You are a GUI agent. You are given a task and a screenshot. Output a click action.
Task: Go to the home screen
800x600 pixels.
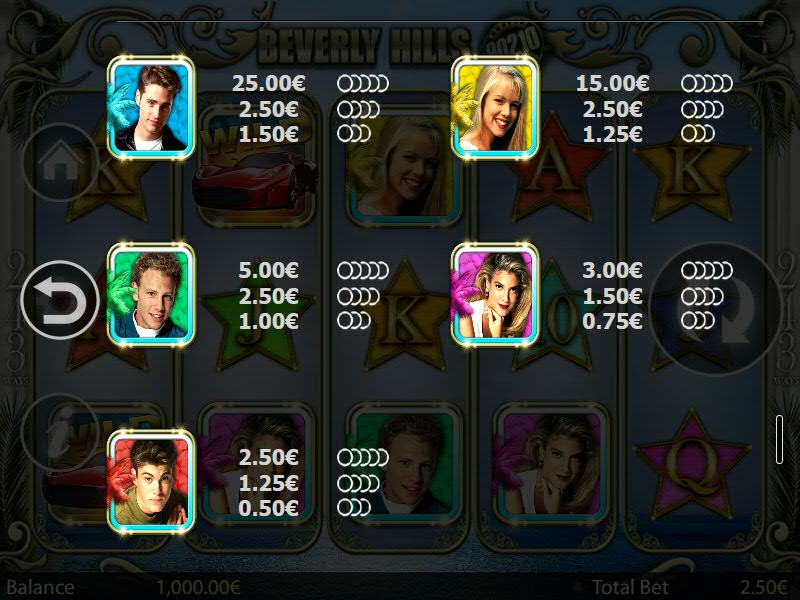click(60, 162)
